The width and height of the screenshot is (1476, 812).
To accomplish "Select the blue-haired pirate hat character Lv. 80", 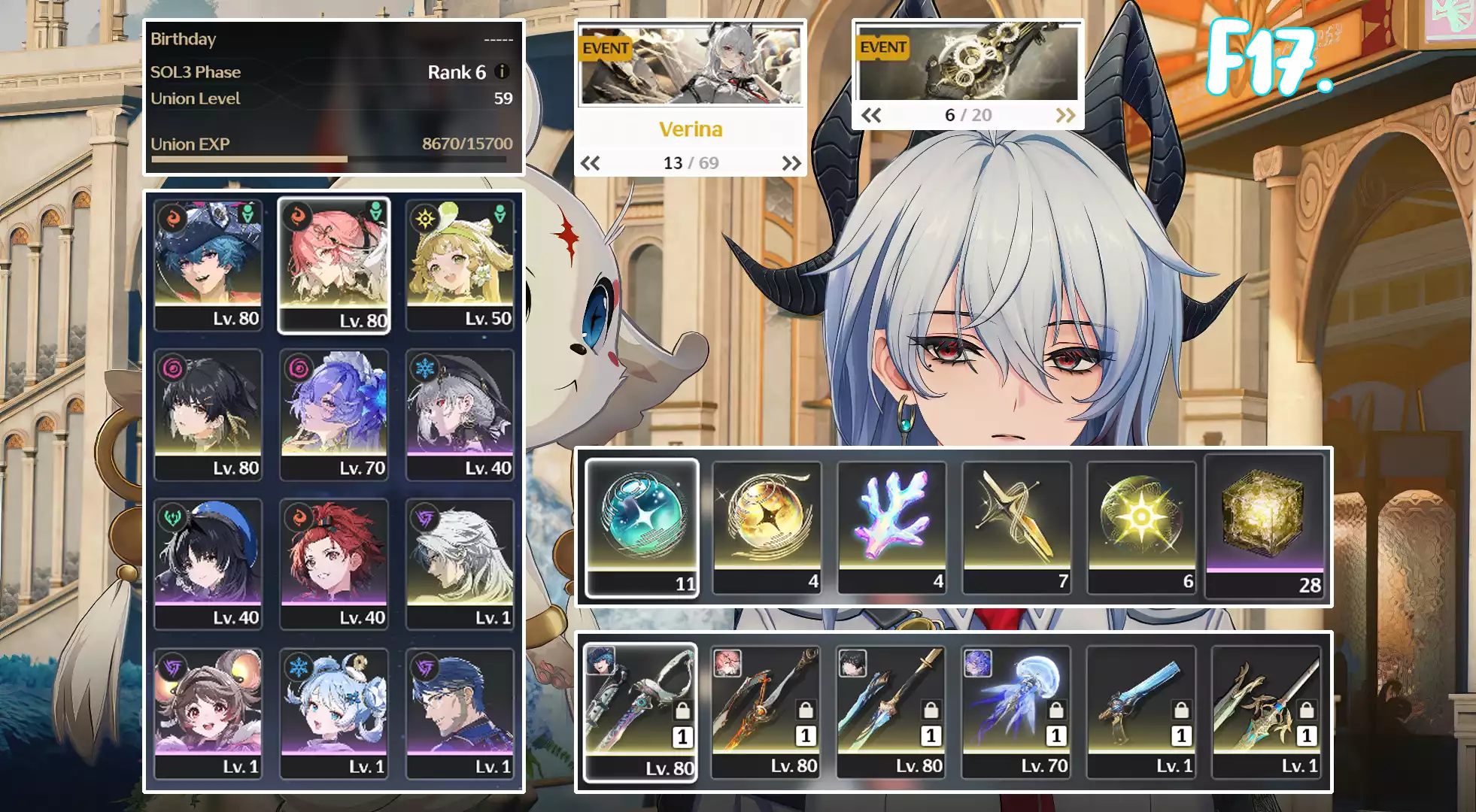I will [x=208, y=264].
